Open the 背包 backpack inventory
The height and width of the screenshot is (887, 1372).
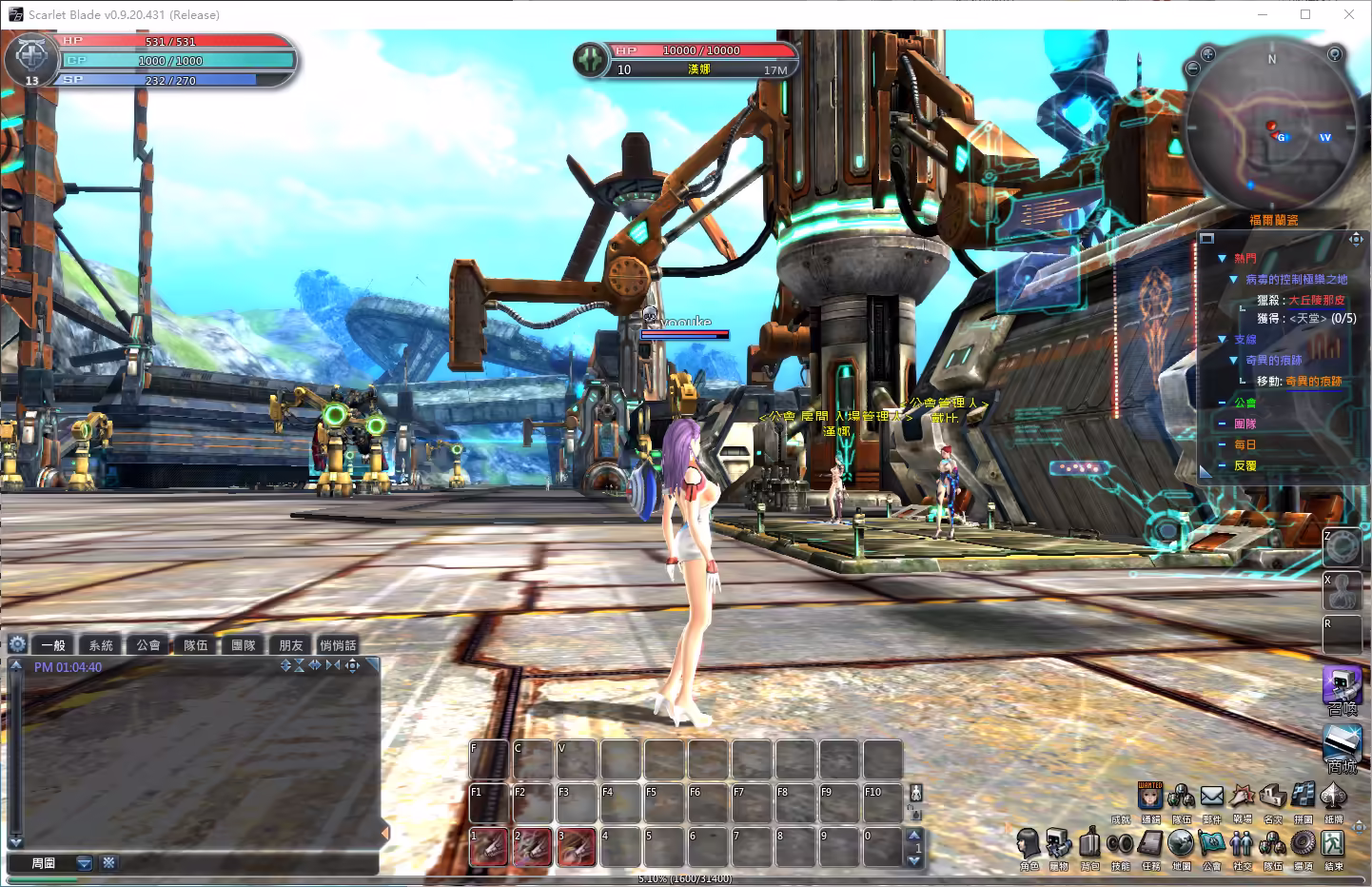point(1089,844)
